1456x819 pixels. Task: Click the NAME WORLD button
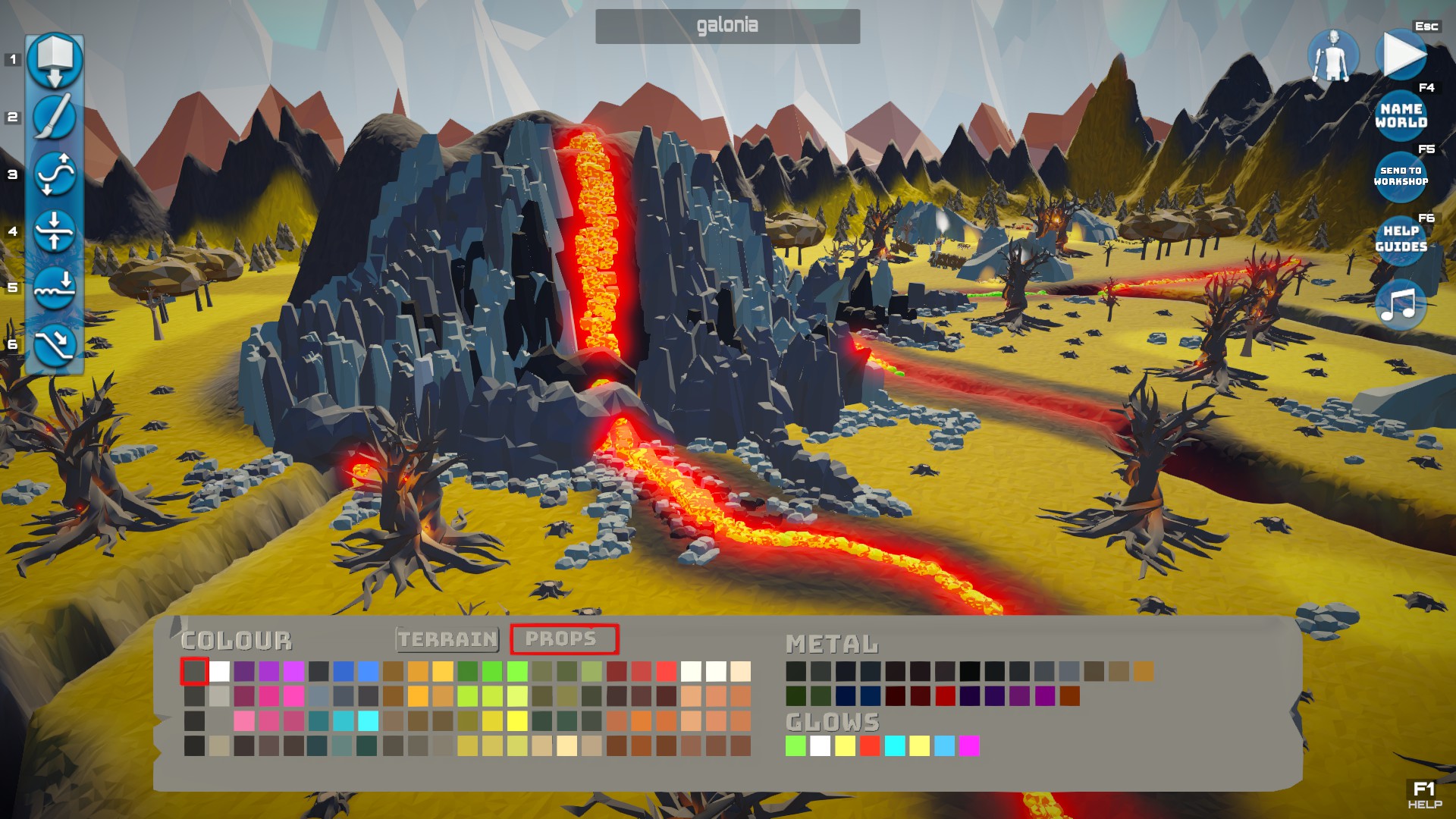(x=1401, y=114)
